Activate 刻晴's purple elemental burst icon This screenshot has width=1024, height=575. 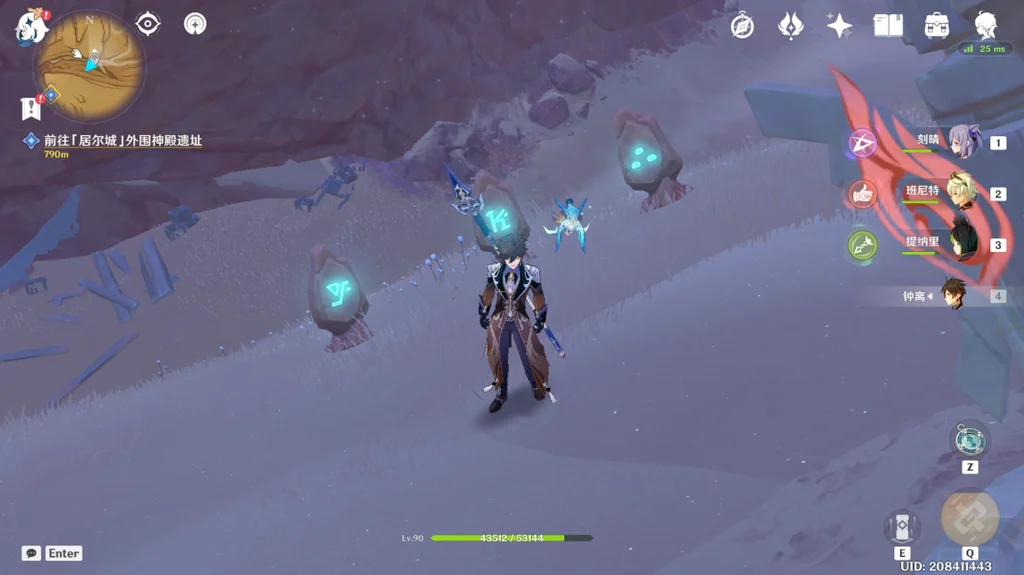click(862, 143)
